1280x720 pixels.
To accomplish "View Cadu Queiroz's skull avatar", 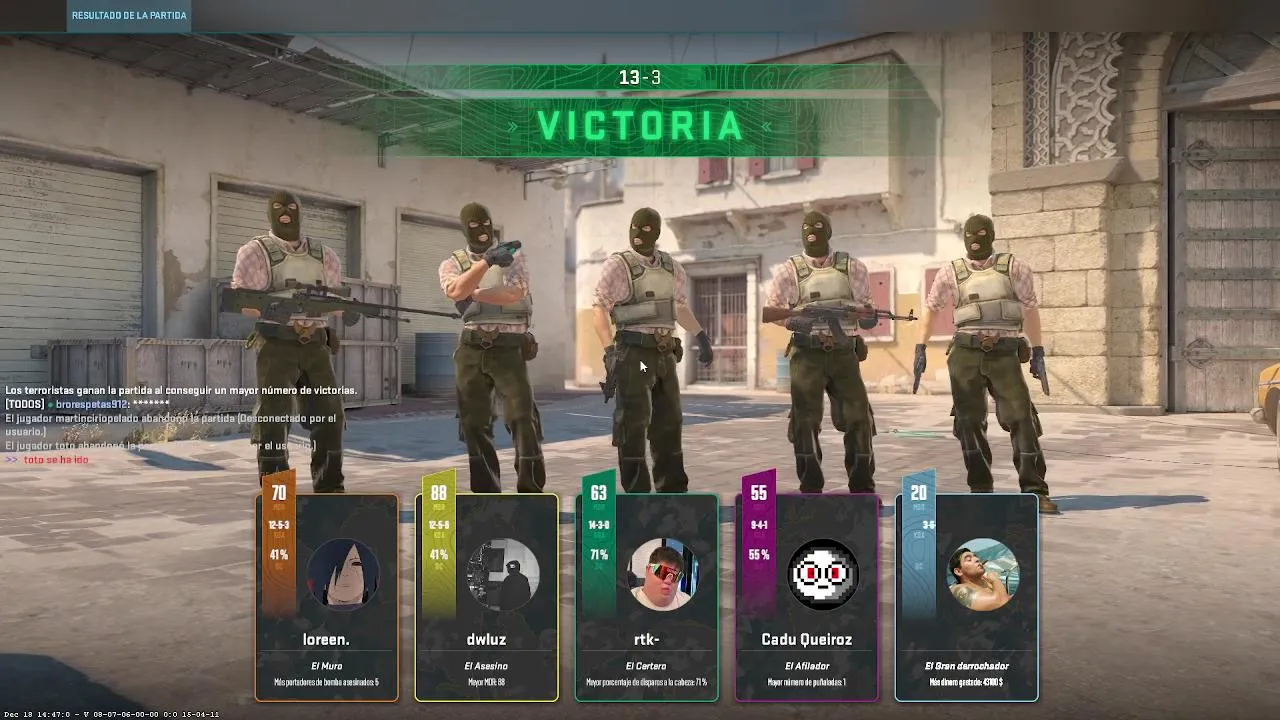I will [823, 575].
